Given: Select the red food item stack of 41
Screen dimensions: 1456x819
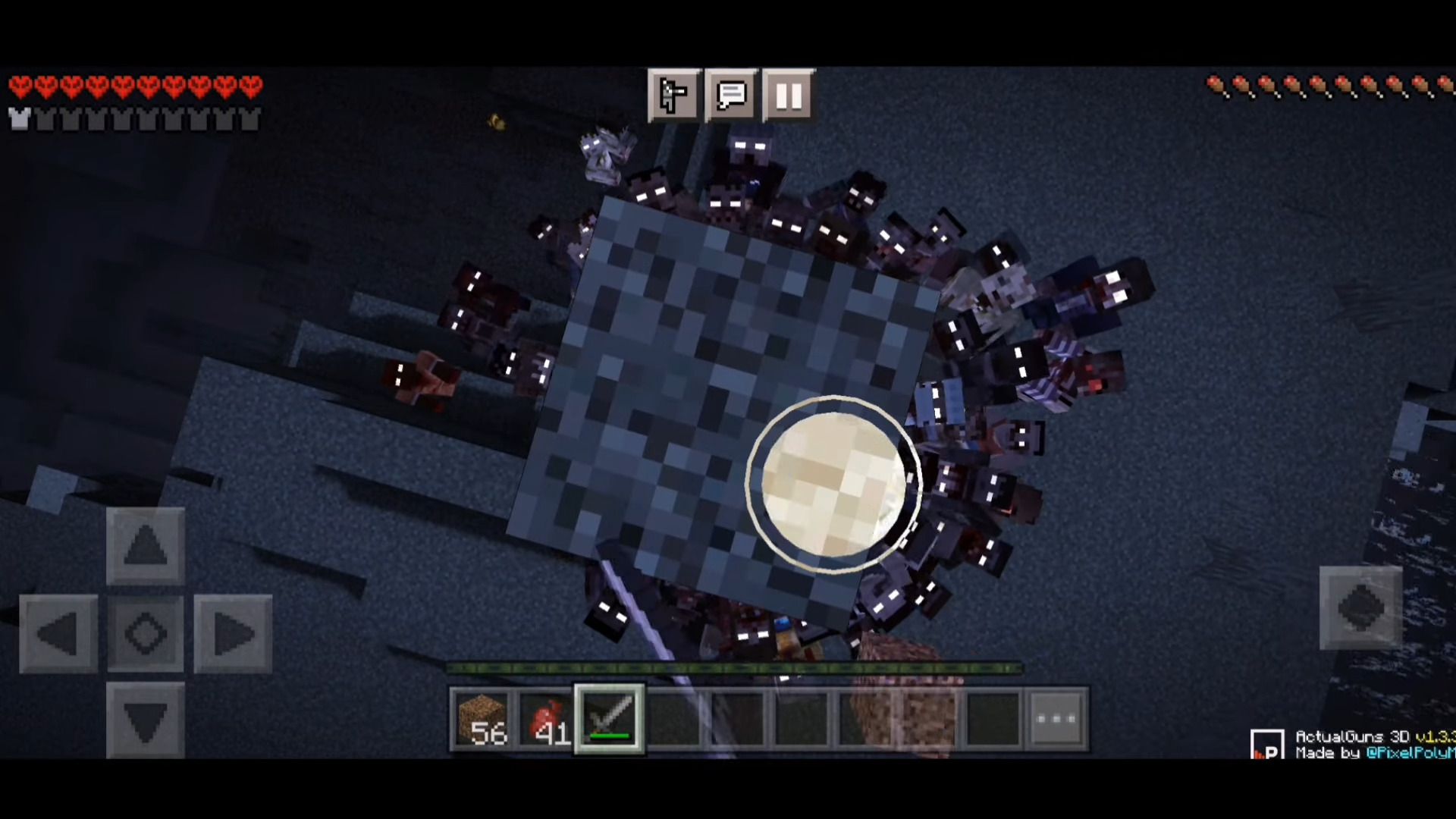Looking at the screenshot, I should [547, 719].
